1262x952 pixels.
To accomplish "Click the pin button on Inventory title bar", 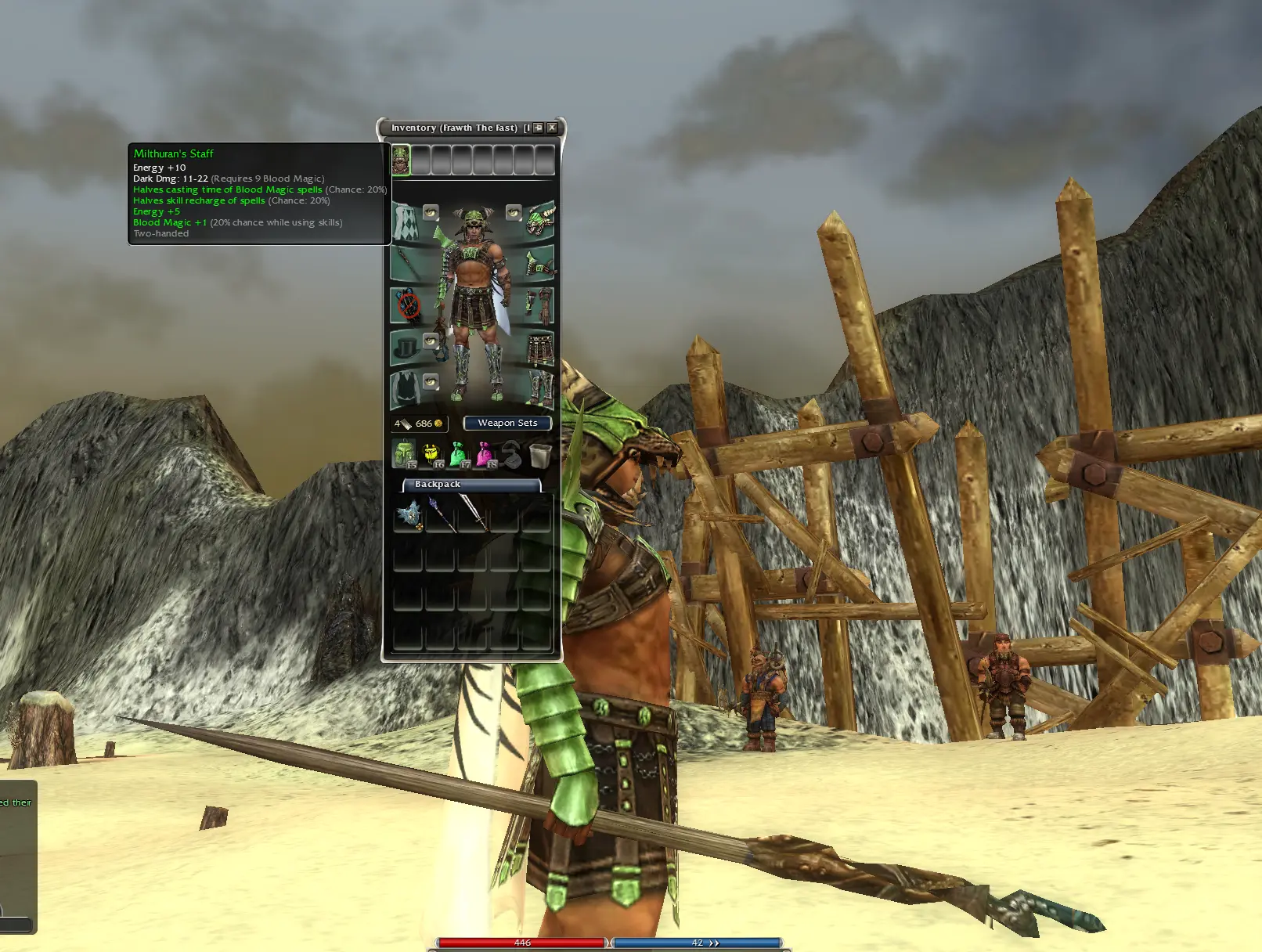I will pyautogui.click(x=539, y=128).
